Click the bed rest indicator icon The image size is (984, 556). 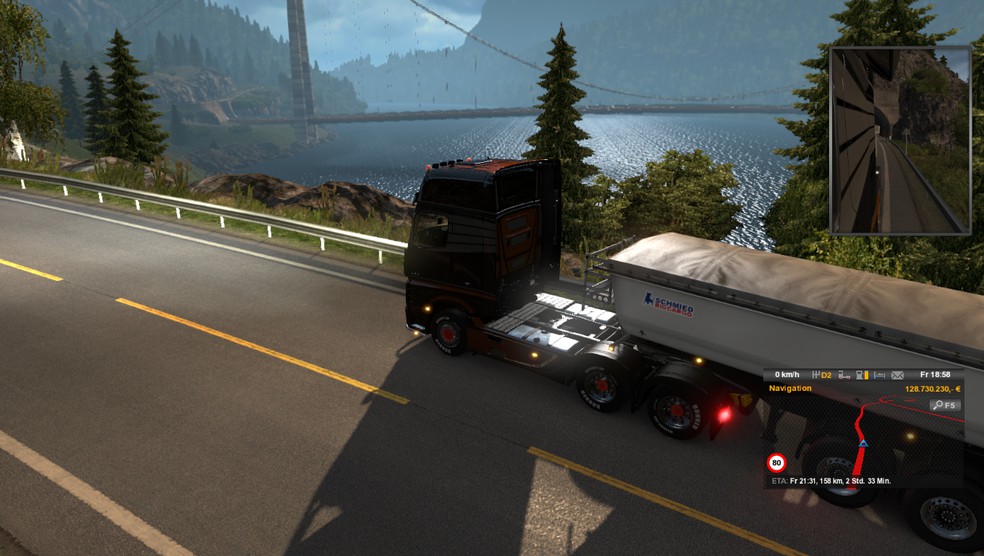879,375
